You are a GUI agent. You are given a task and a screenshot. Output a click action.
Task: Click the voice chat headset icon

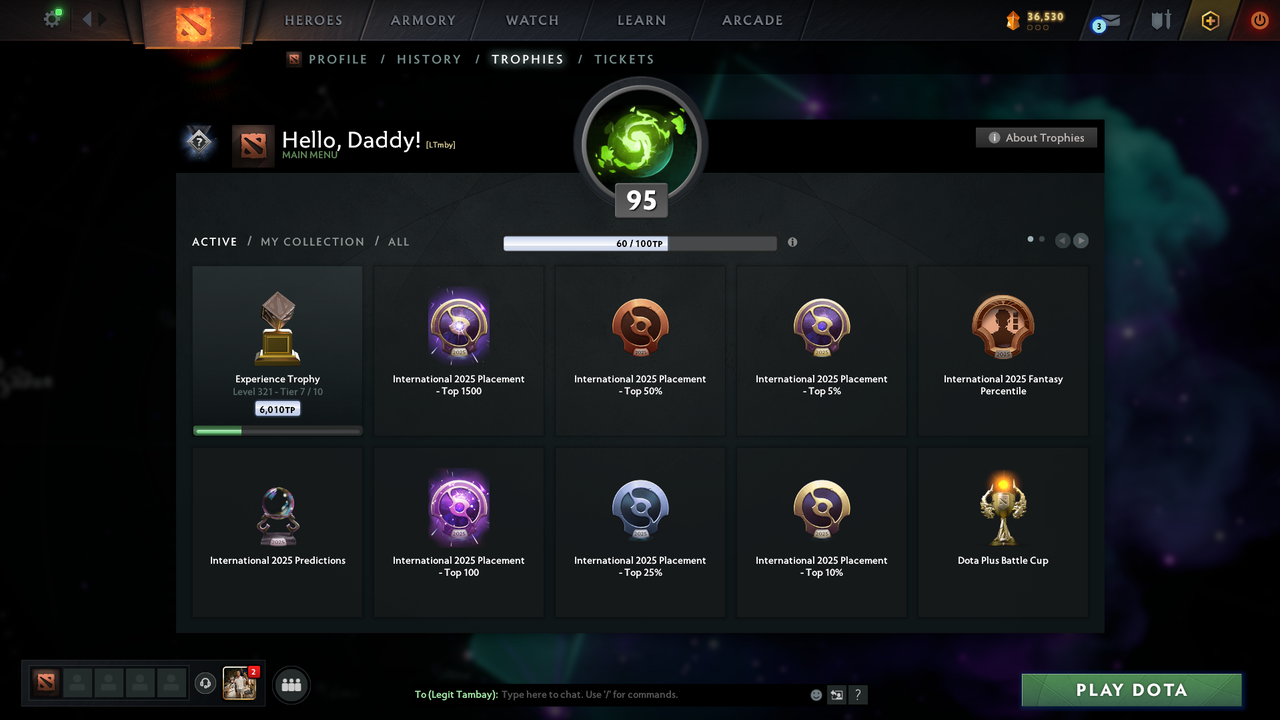(206, 683)
